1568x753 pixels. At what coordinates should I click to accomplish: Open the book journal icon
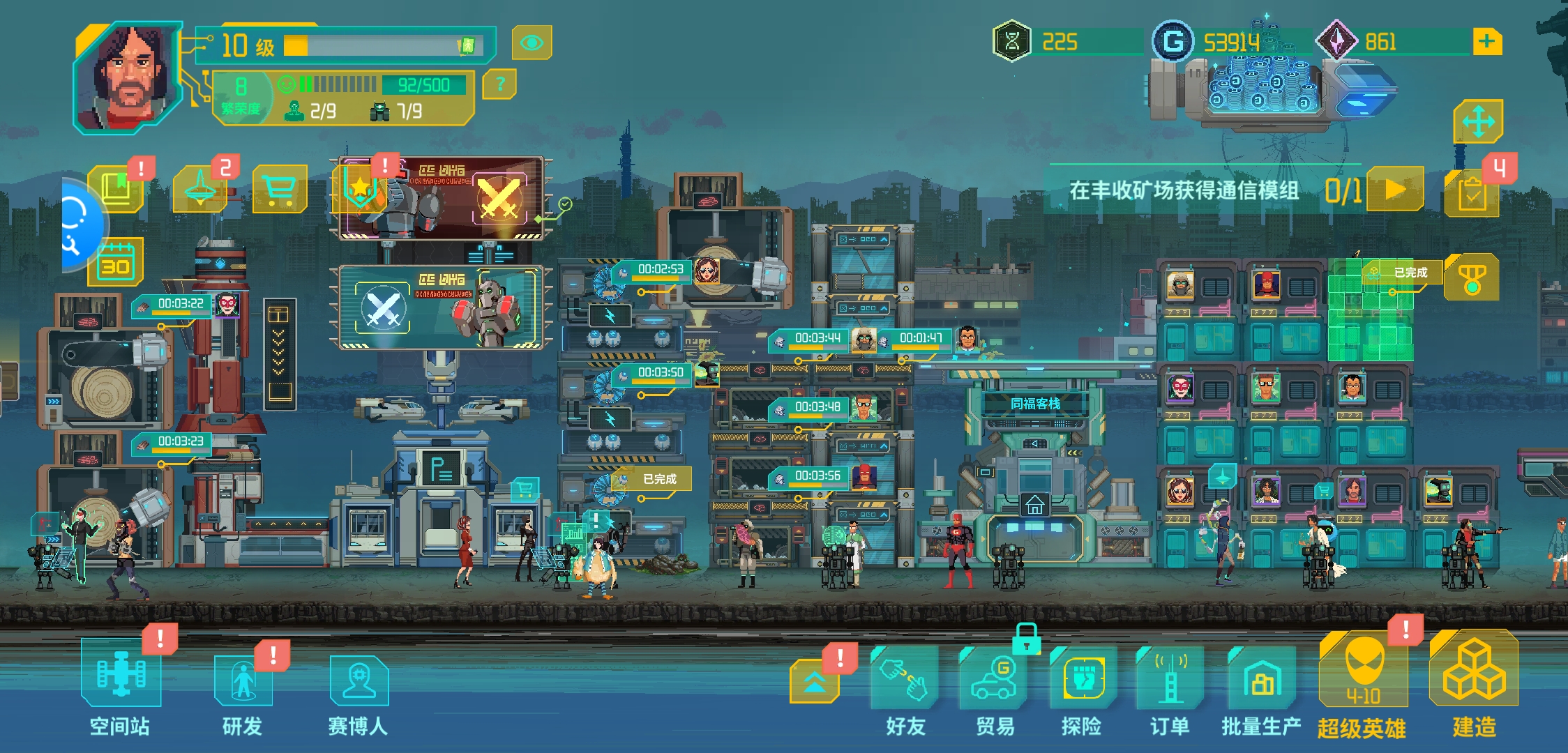116,190
